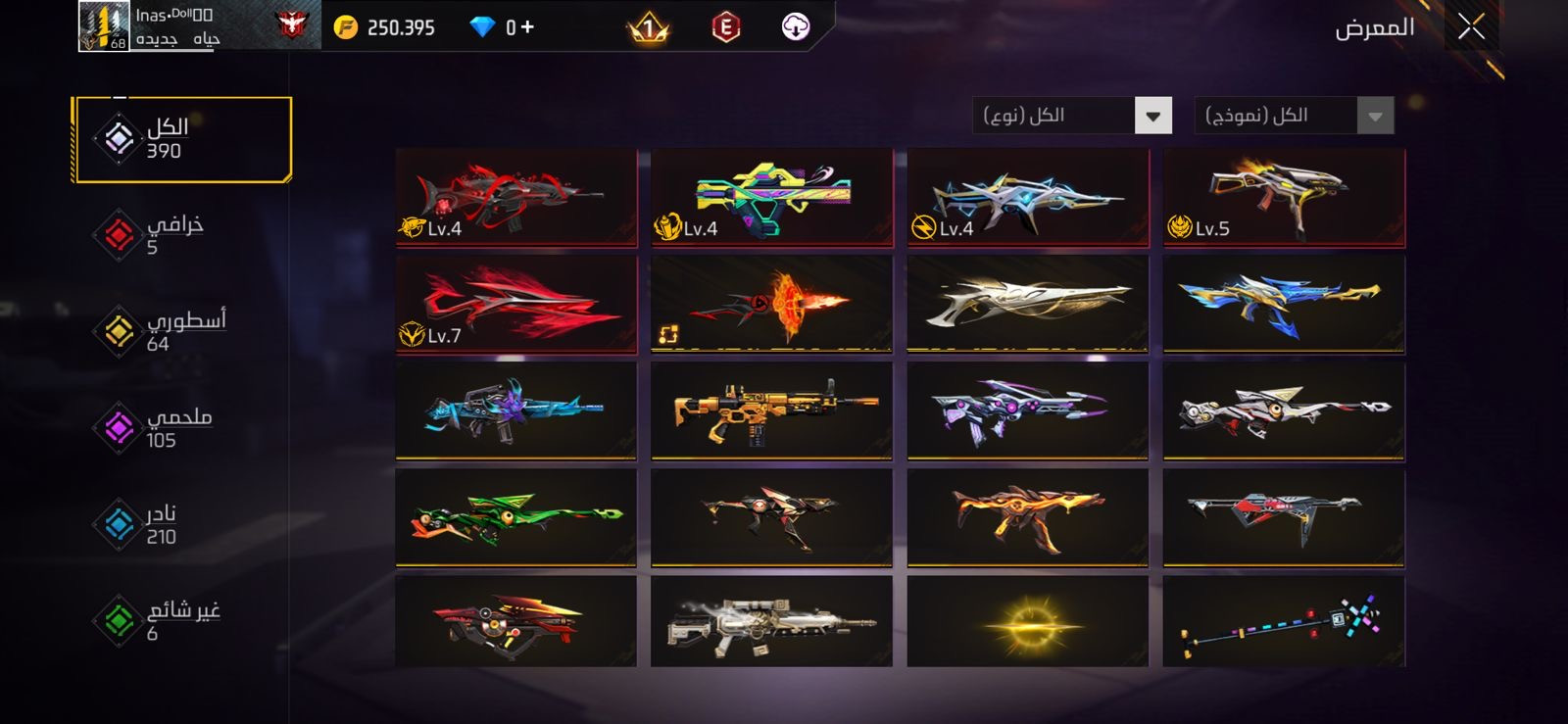Select the green dragon sniper skin
Image resolution: width=1568 pixels, height=724 pixels.
point(516,517)
